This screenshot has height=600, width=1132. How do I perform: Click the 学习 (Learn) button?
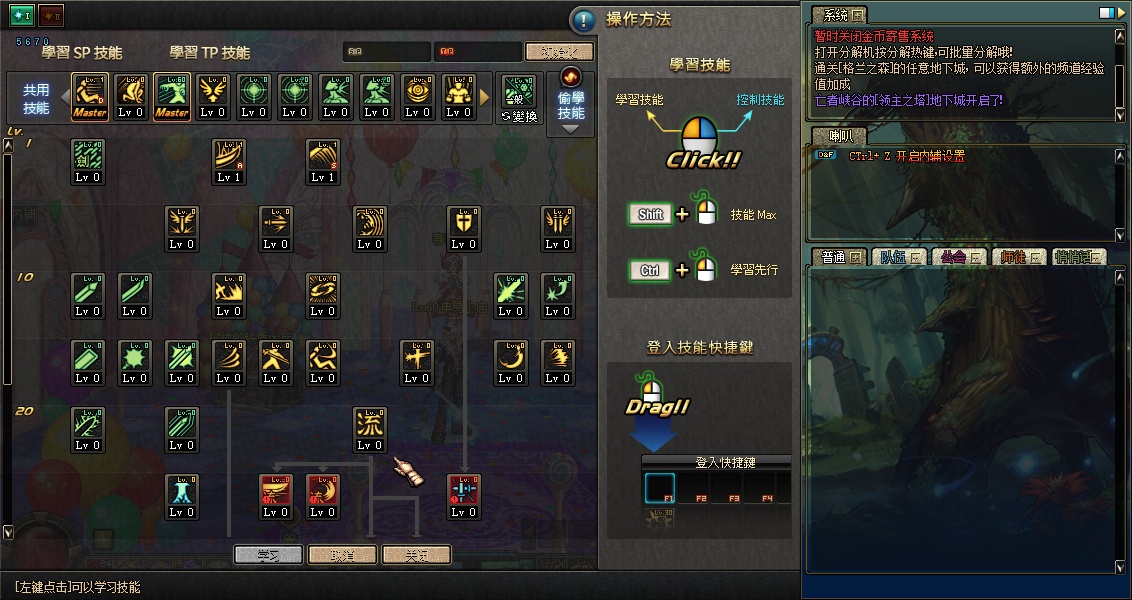268,554
